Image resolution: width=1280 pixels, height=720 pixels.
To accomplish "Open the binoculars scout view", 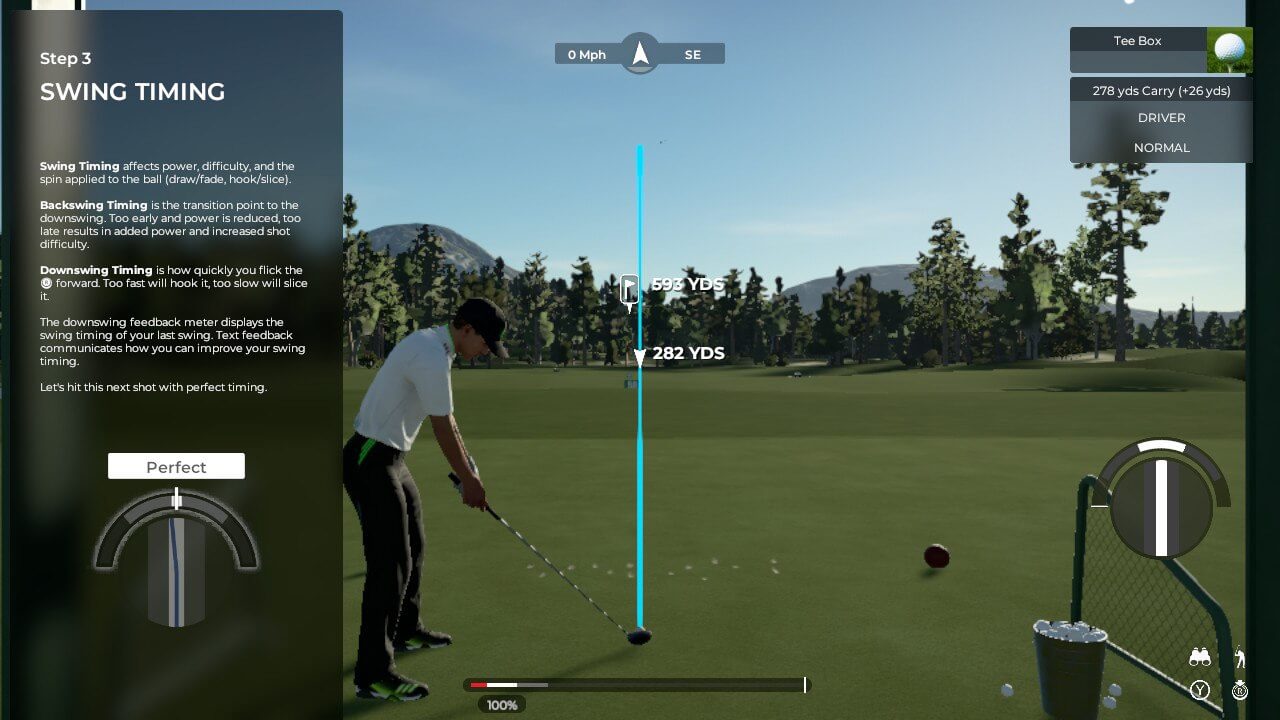I will tap(1200, 657).
